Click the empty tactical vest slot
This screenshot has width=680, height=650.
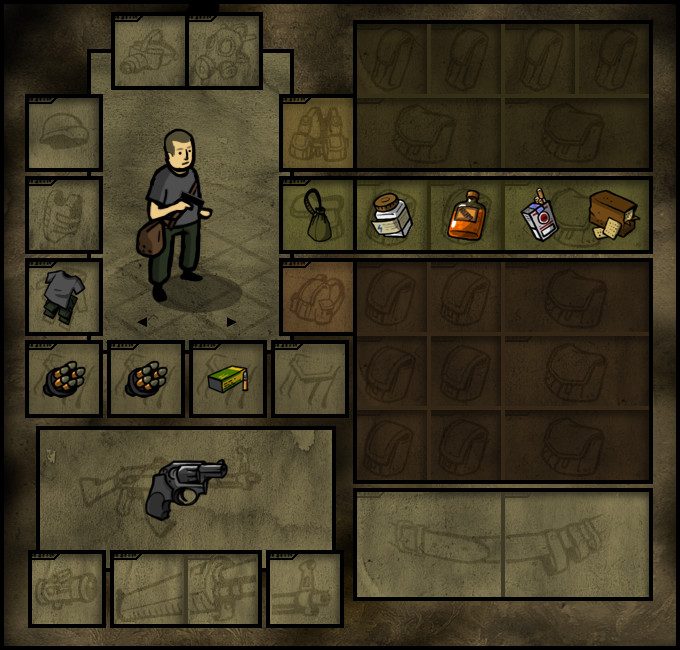[318, 133]
